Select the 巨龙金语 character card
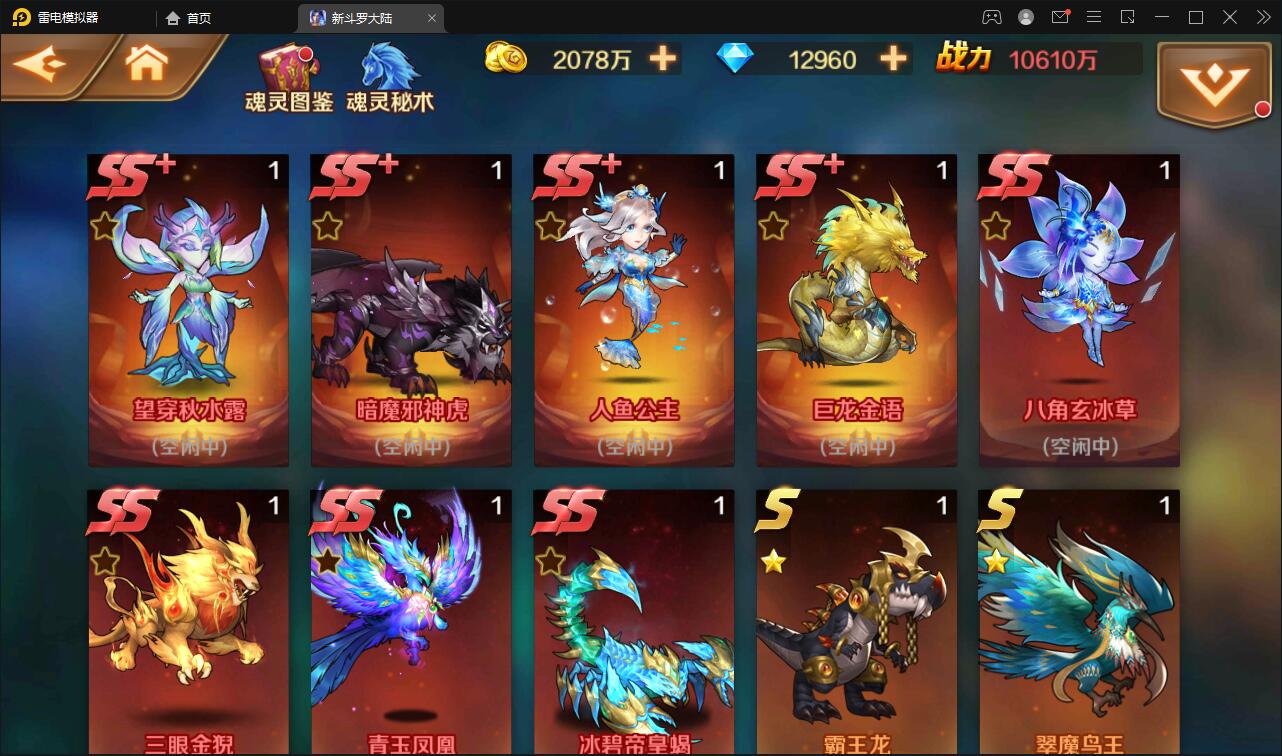This screenshot has width=1282, height=756. (x=855, y=310)
